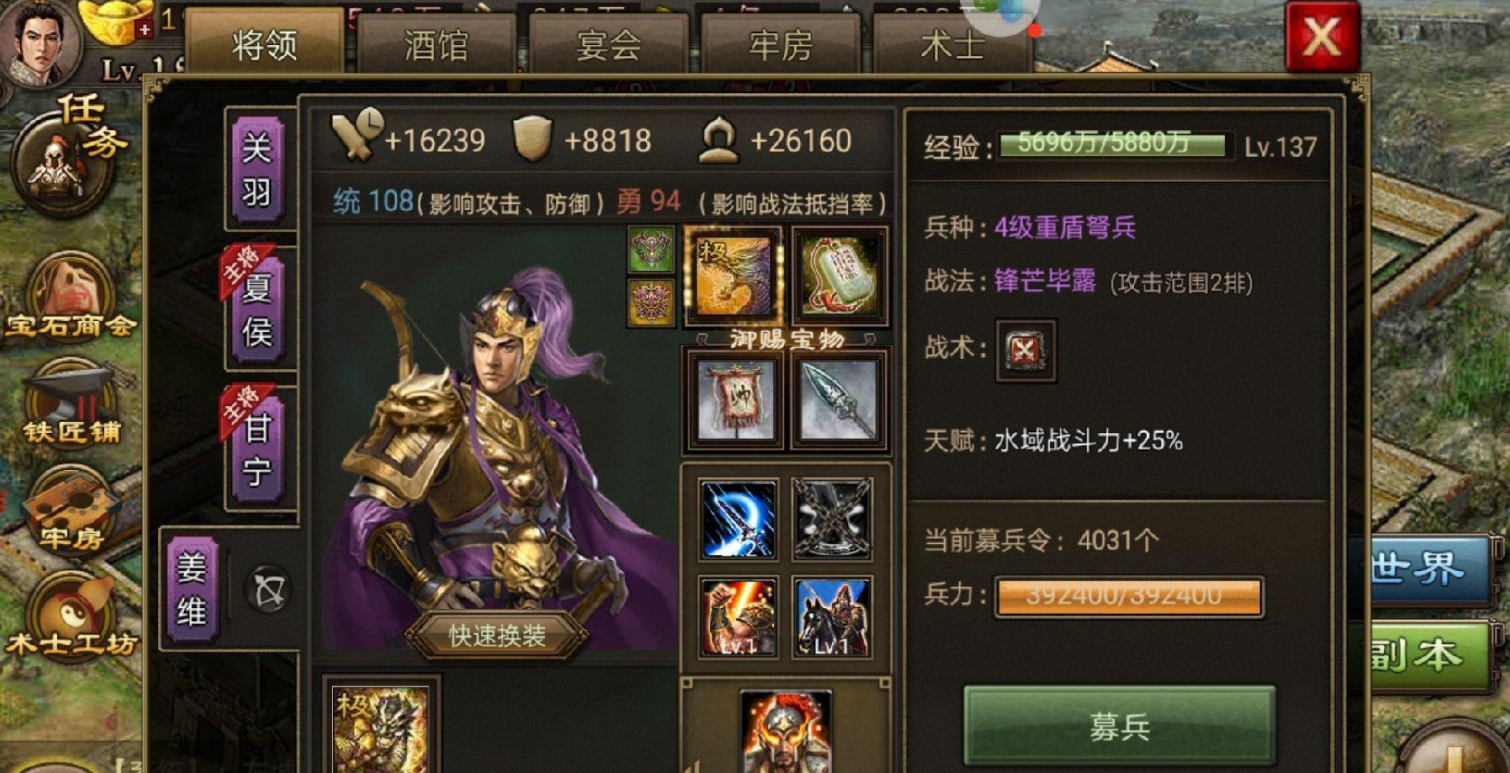
Task: Select general 关羽 in the roster
Action: tap(259, 168)
